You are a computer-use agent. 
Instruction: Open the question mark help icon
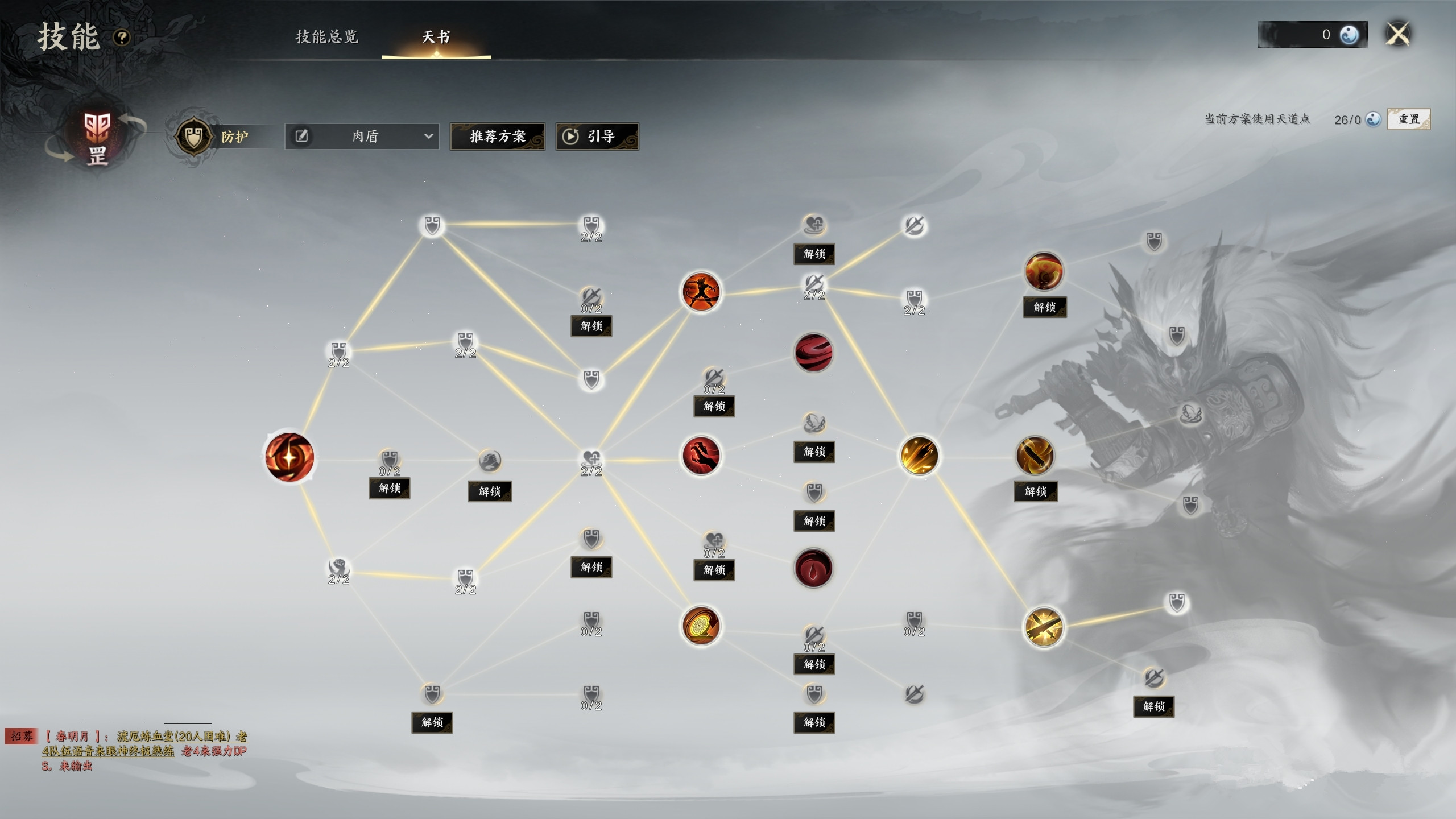(122, 38)
